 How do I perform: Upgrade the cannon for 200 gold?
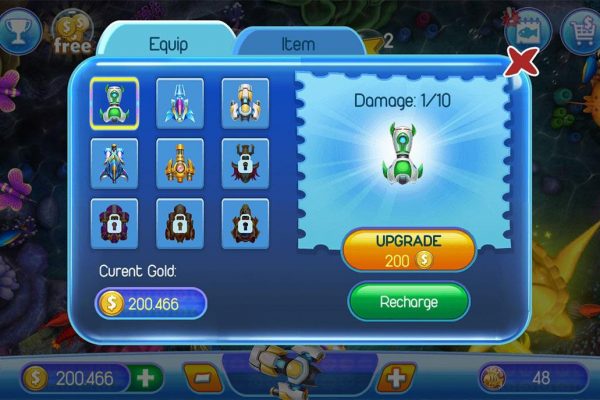click(x=408, y=251)
